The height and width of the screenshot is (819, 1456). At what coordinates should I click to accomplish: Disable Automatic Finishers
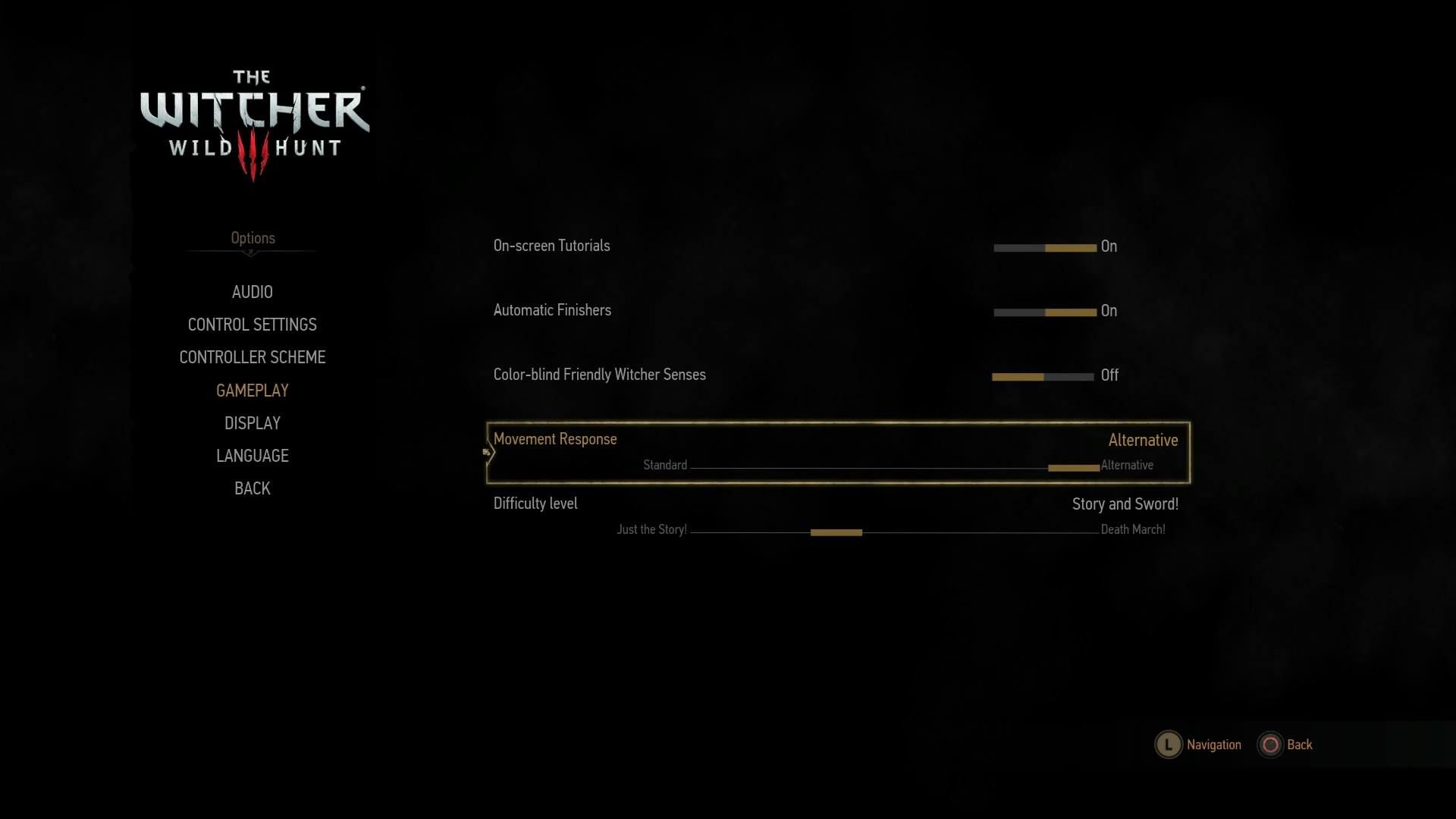(x=1019, y=311)
